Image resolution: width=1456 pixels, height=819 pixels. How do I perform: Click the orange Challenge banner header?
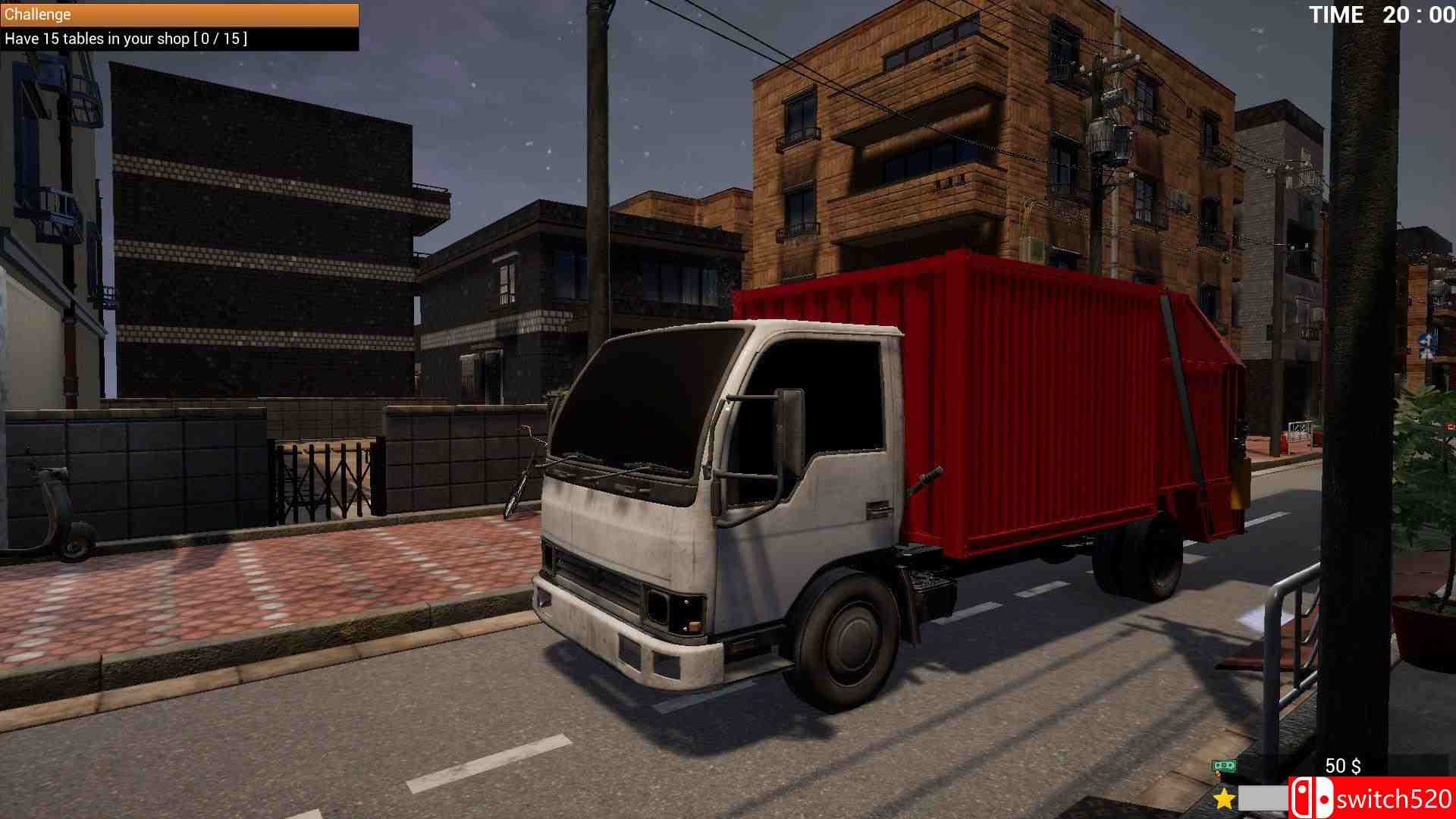[x=178, y=14]
